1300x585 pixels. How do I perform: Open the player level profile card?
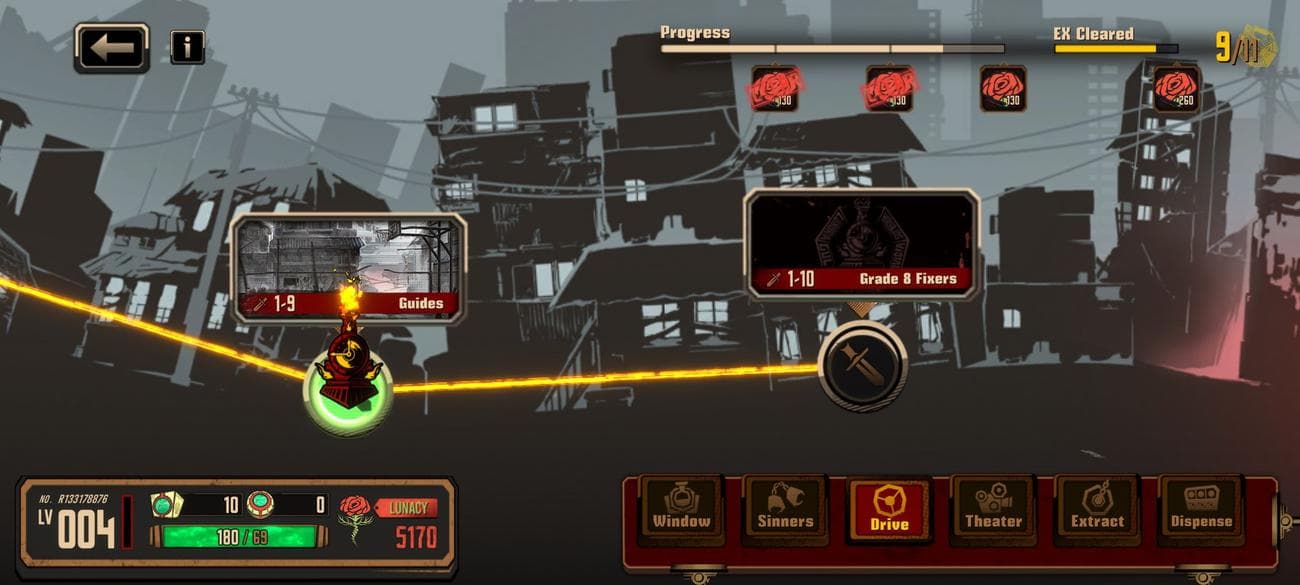(x=78, y=527)
